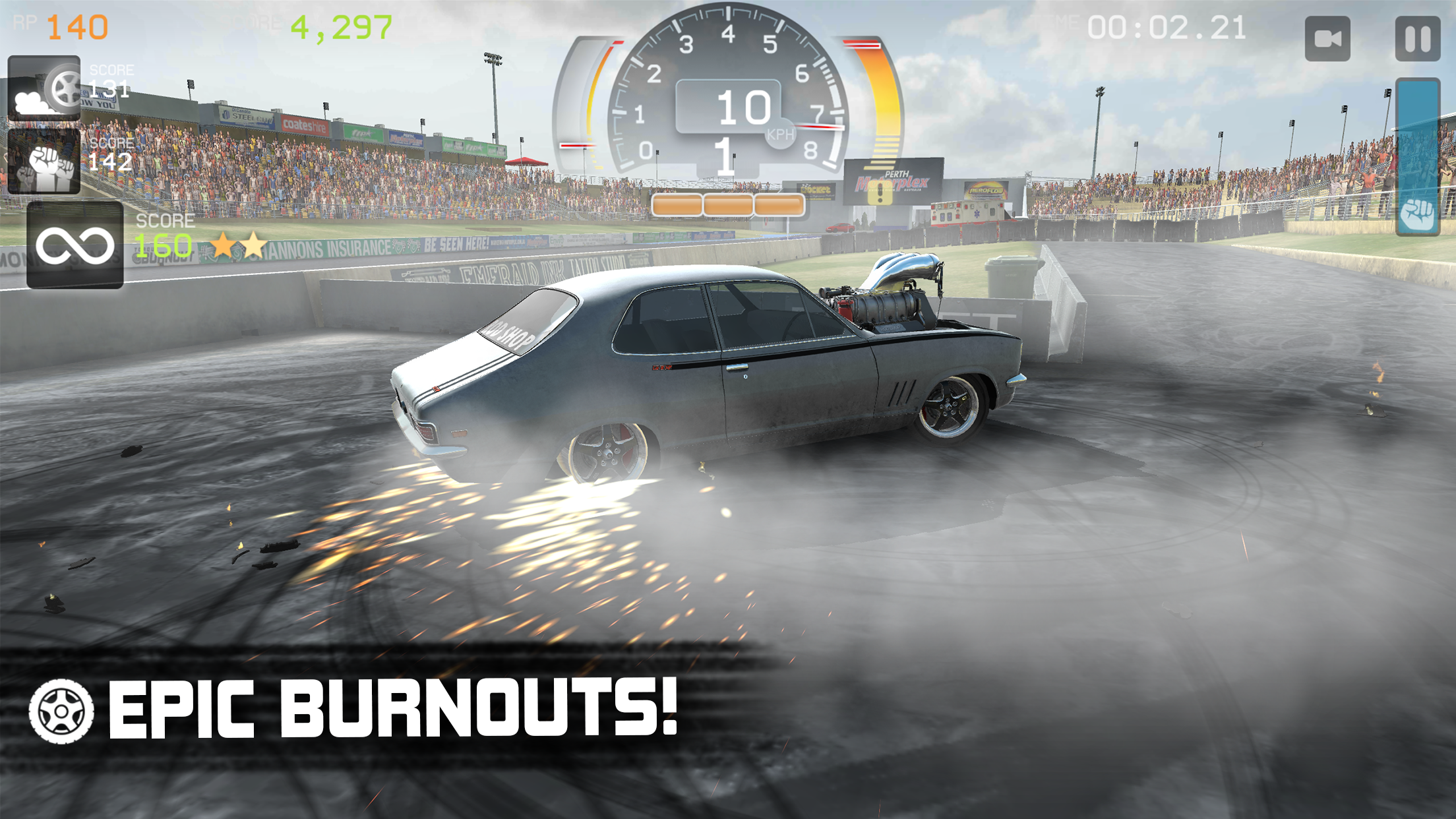This screenshot has height=819, width=1456.
Task: Tap the orange combo bar below the tachometer
Action: point(729,206)
